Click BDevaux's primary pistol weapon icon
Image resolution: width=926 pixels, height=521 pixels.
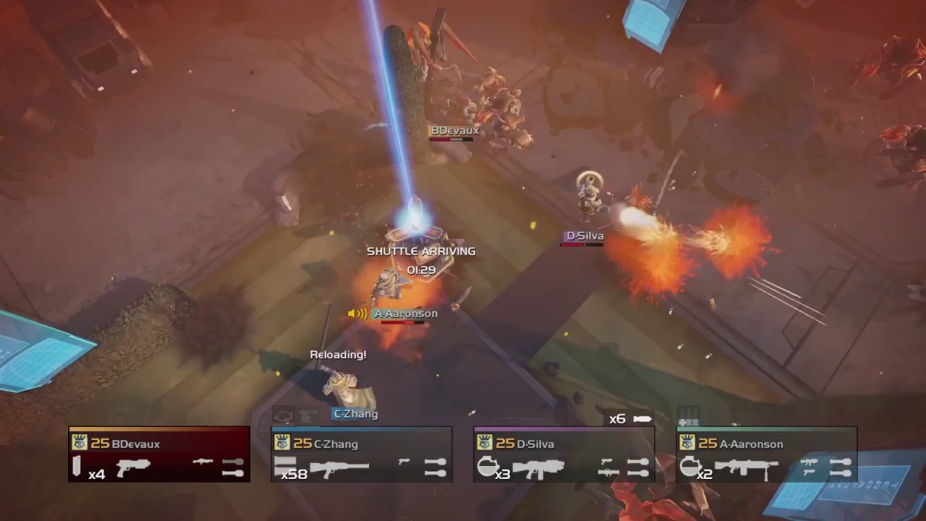point(132,467)
